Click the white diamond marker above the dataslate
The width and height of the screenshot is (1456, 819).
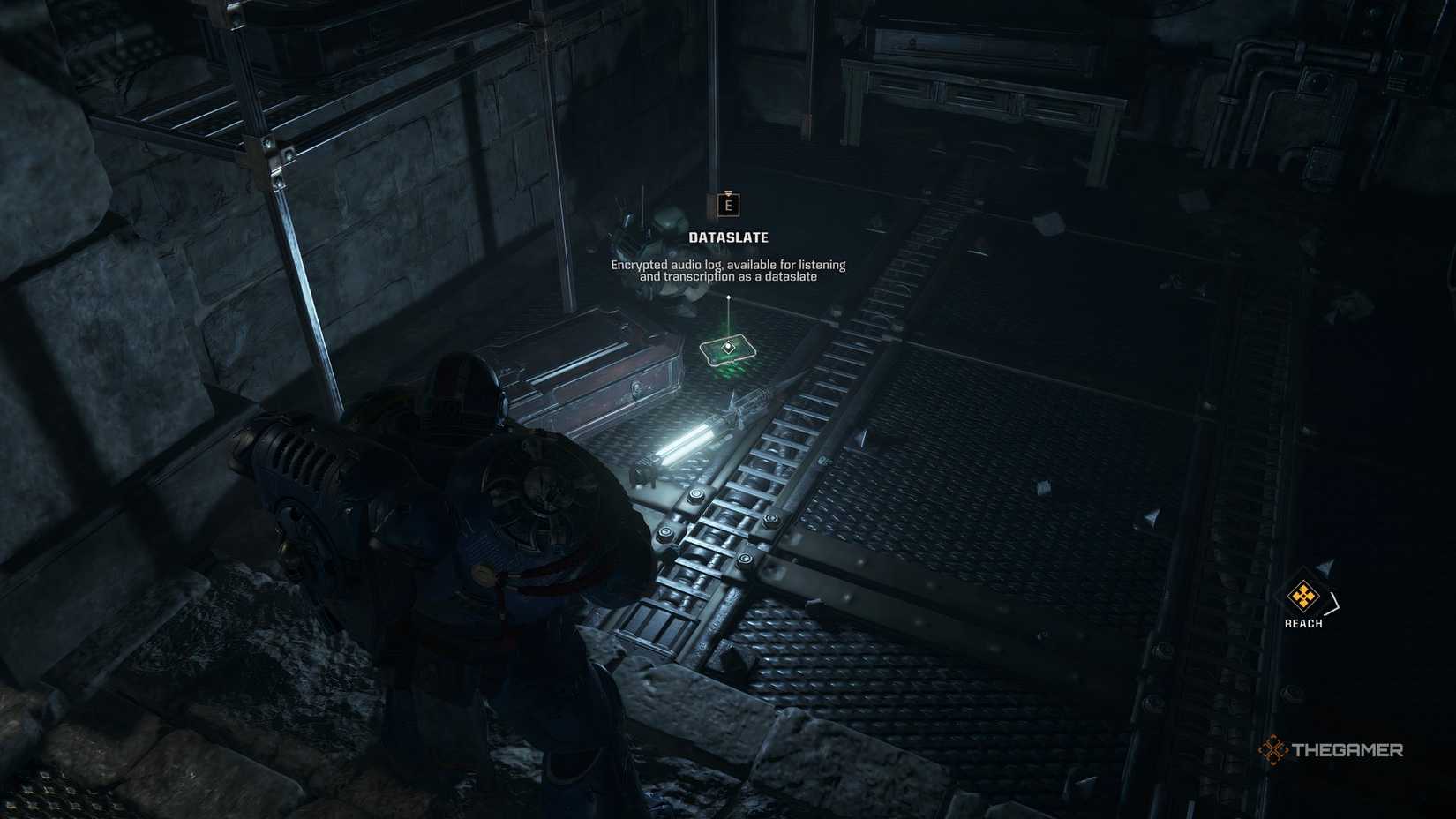coord(729,296)
